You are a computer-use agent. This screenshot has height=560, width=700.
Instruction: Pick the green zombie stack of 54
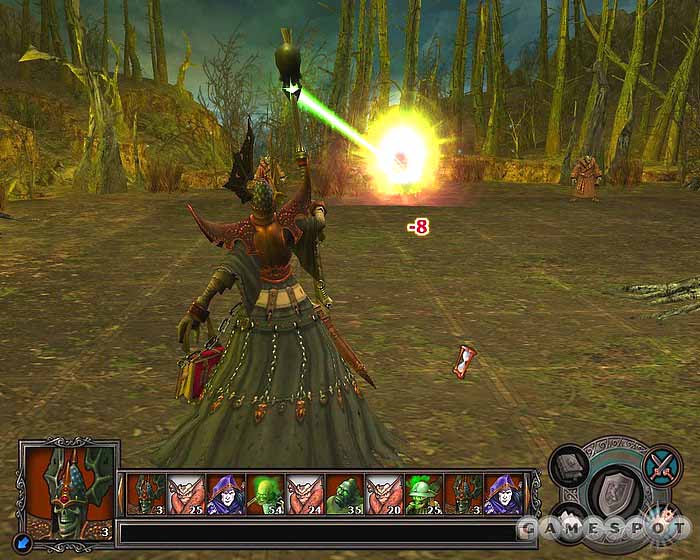point(264,494)
